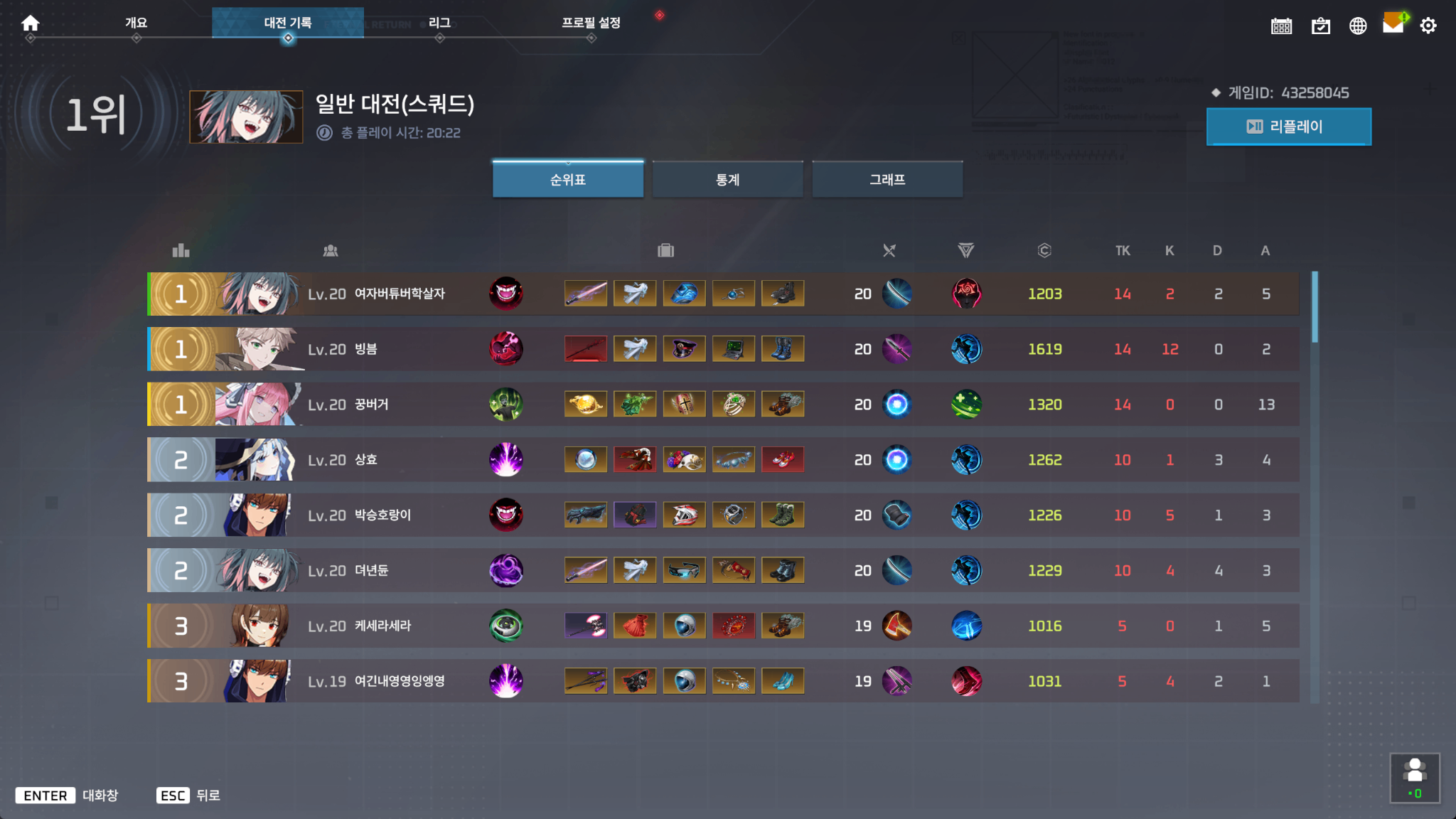1456x819 pixels.
Task: Open the missions clipboard icon
Action: pos(1319,26)
